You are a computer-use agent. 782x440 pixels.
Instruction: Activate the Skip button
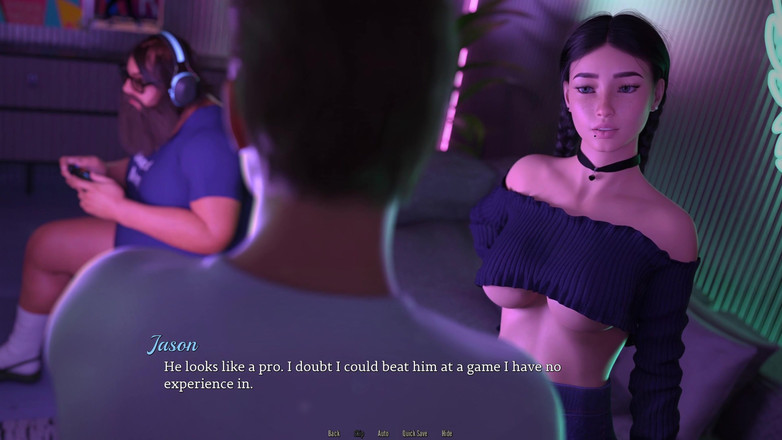pyautogui.click(x=359, y=433)
